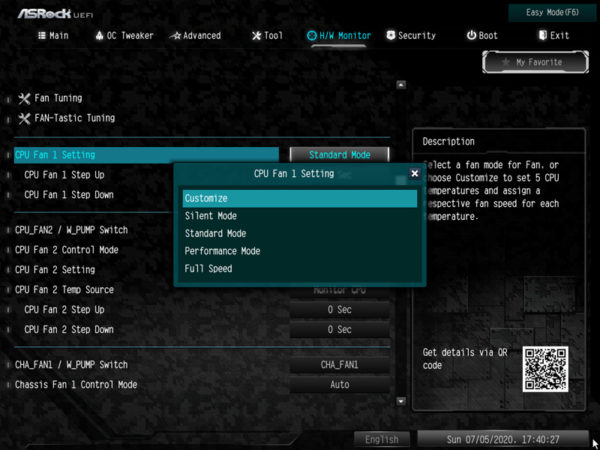Image resolution: width=600 pixels, height=450 pixels.
Task: Go to the Advanced tab
Action: (x=195, y=36)
